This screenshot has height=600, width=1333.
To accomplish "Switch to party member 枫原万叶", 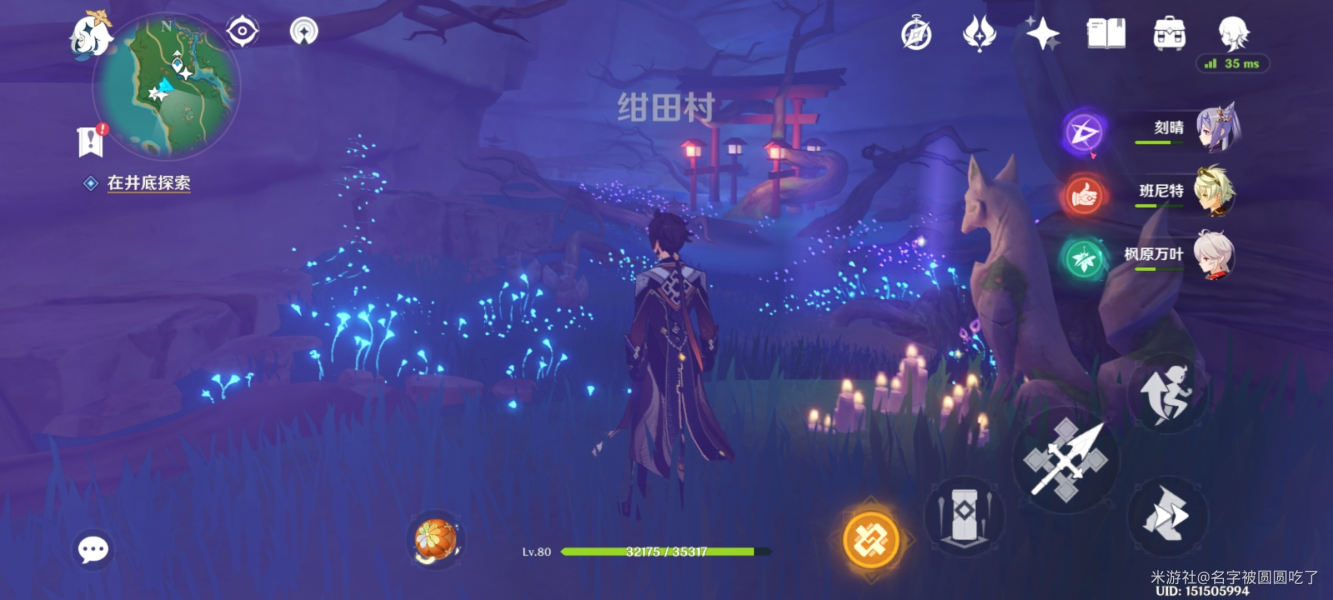I will pyautogui.click(x=1215, y=256).
